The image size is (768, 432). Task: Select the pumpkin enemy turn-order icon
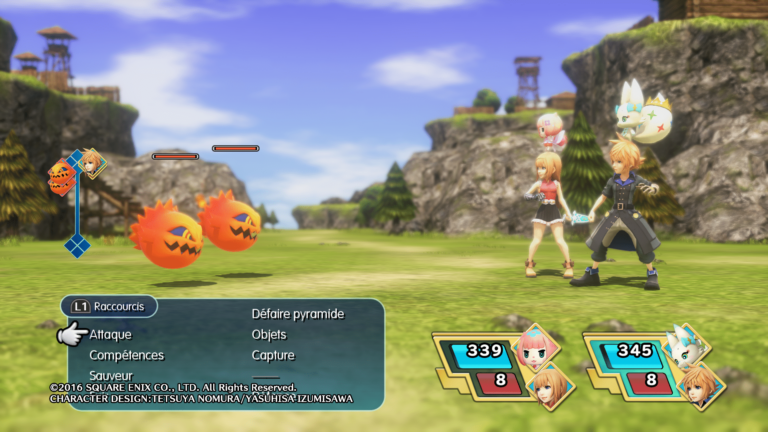[x=61, y=177]
